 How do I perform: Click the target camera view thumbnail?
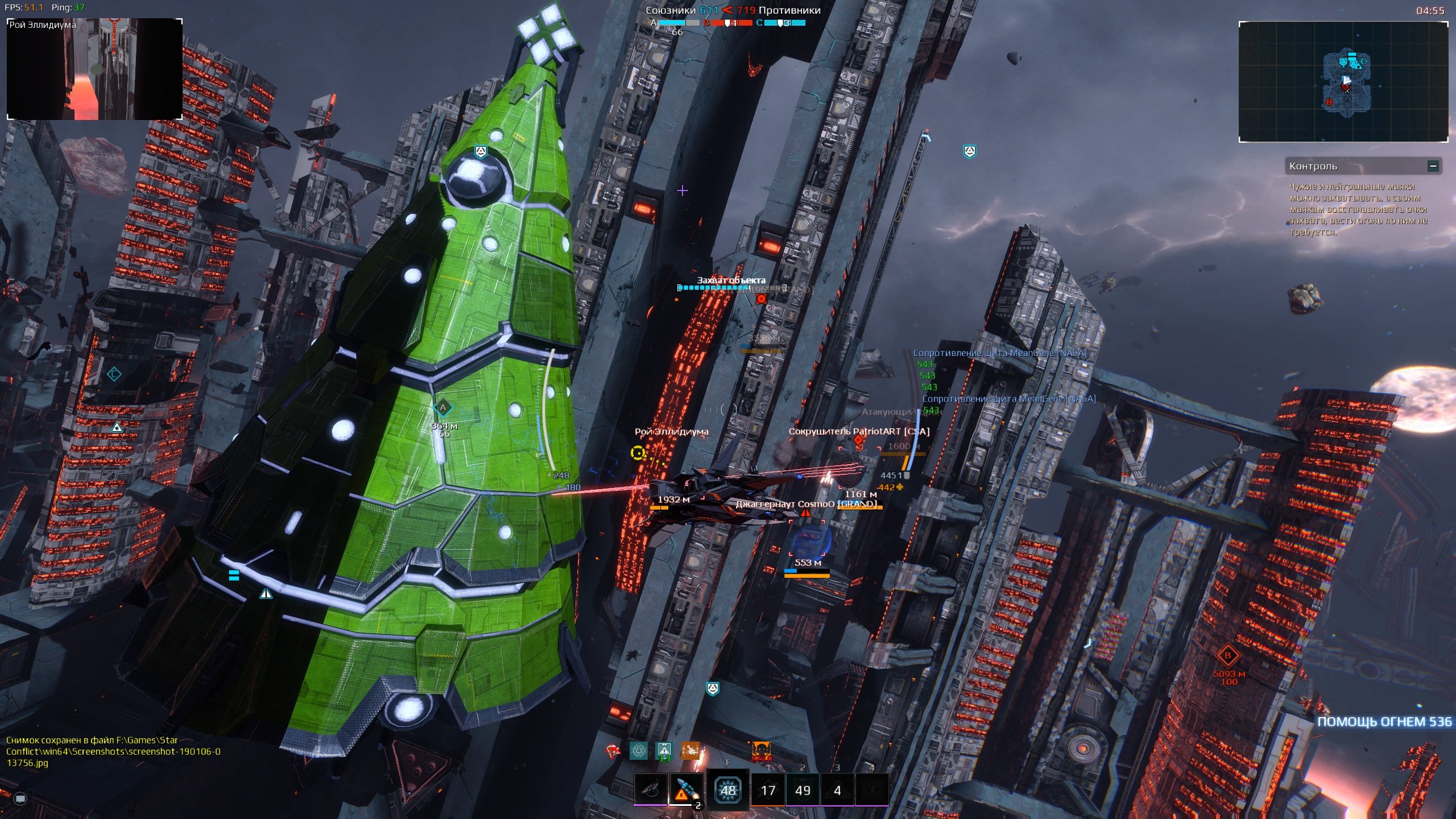(x=94, y=69)
